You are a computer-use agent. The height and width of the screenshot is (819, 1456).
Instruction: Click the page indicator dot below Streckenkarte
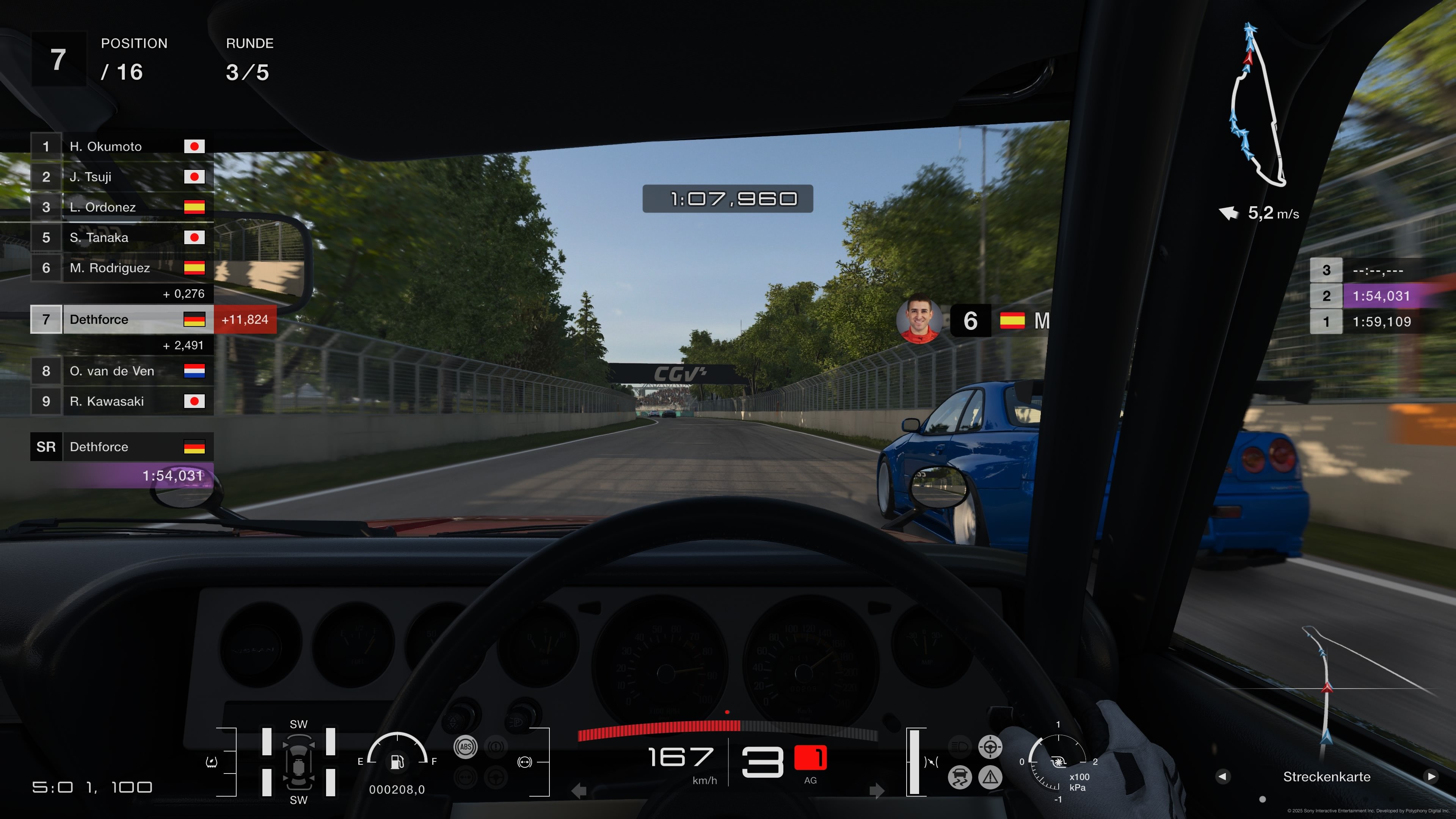(x=1262, y=802)
